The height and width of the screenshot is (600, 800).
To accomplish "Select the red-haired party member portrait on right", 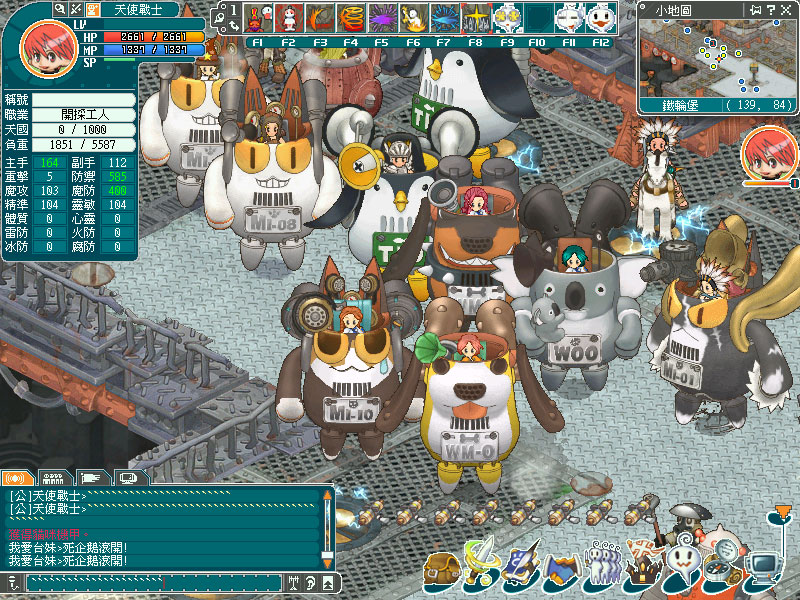I will [x=769, y=154].
